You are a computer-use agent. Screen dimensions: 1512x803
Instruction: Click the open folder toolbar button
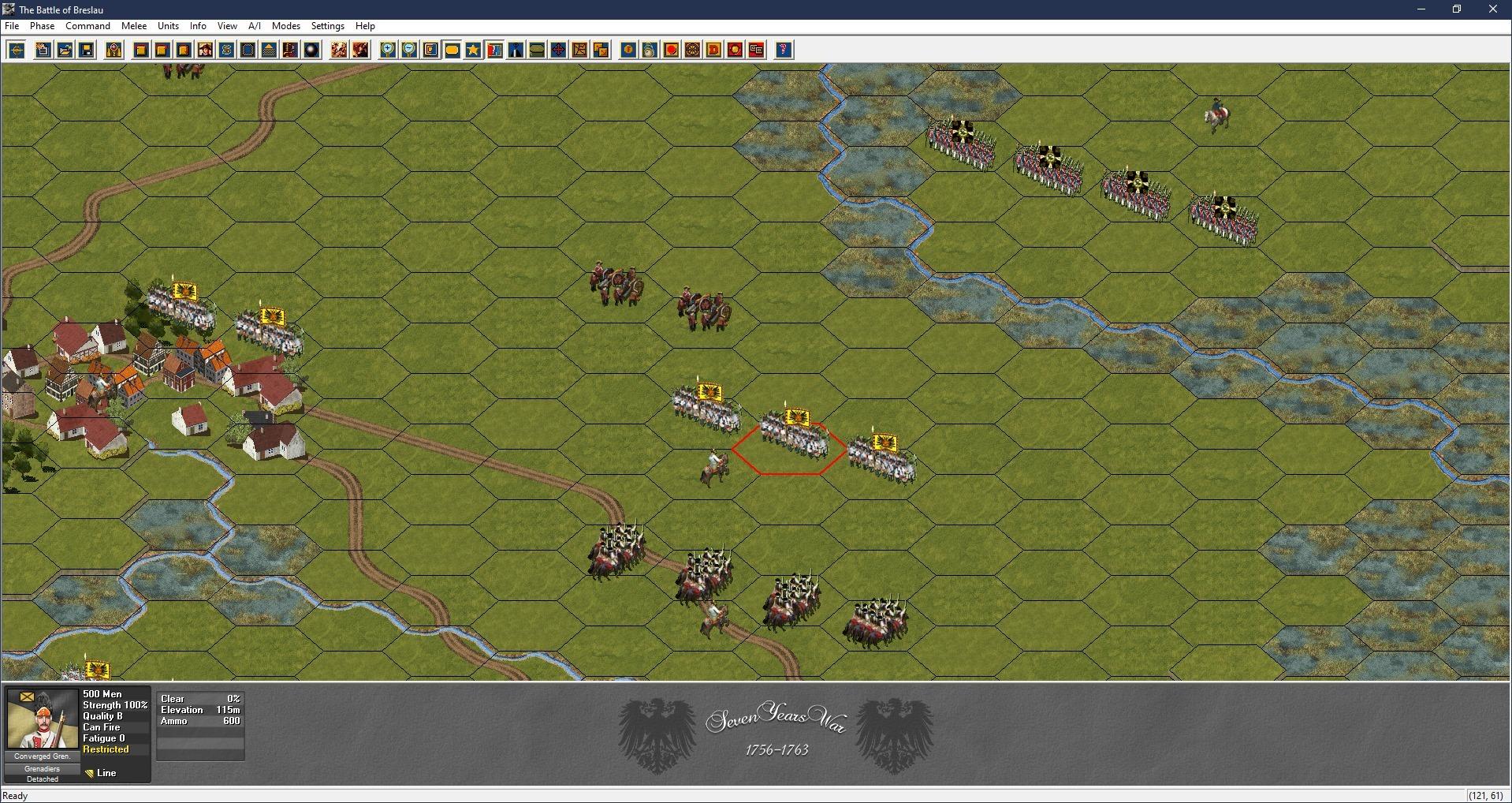point(65,50)
